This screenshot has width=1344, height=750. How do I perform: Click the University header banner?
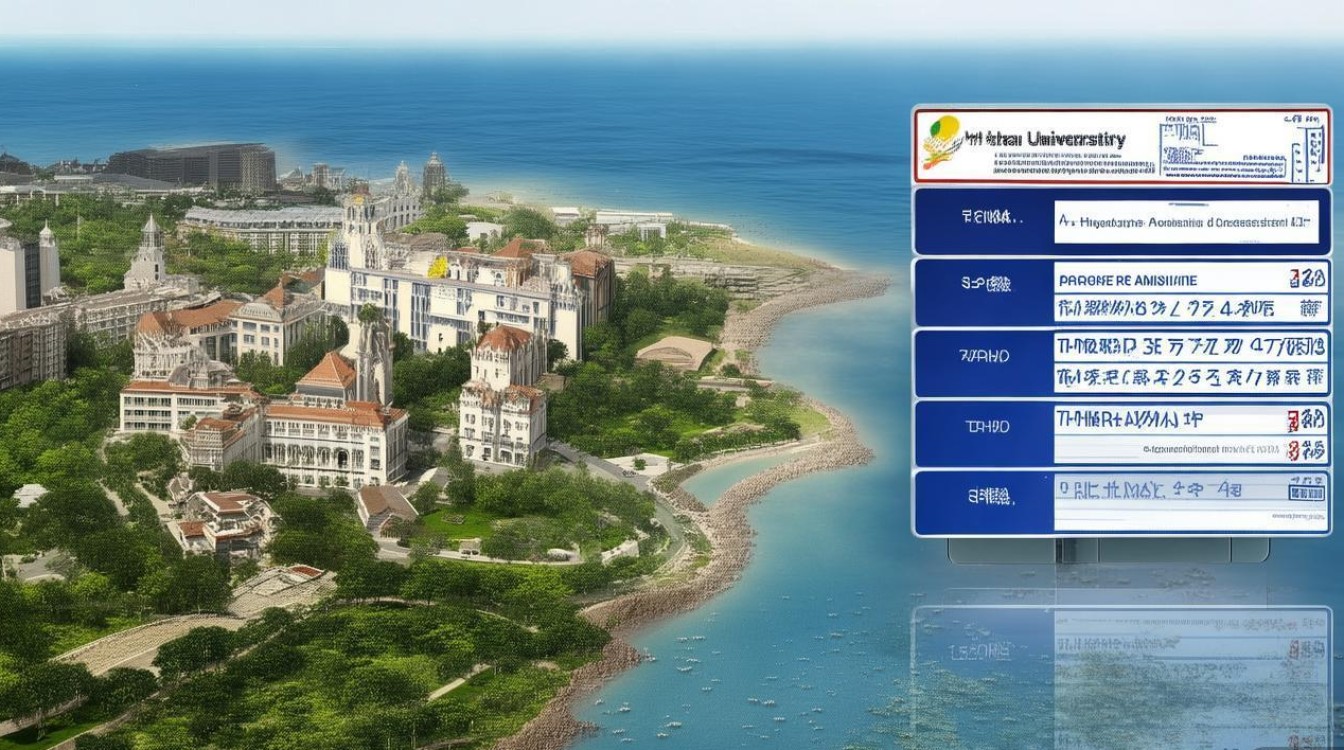[x=1120, y=146]
